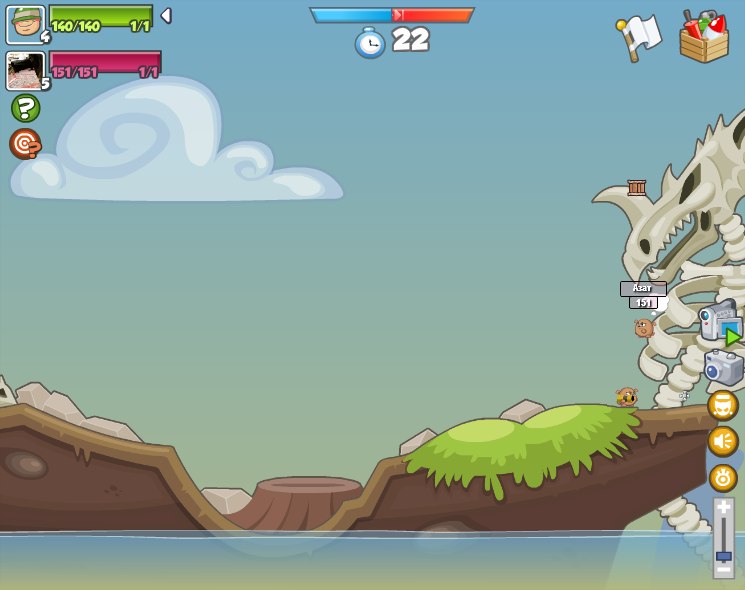Select the second player's photo avatar
This screenshot has height=590, width=745.
pos(25,71)
